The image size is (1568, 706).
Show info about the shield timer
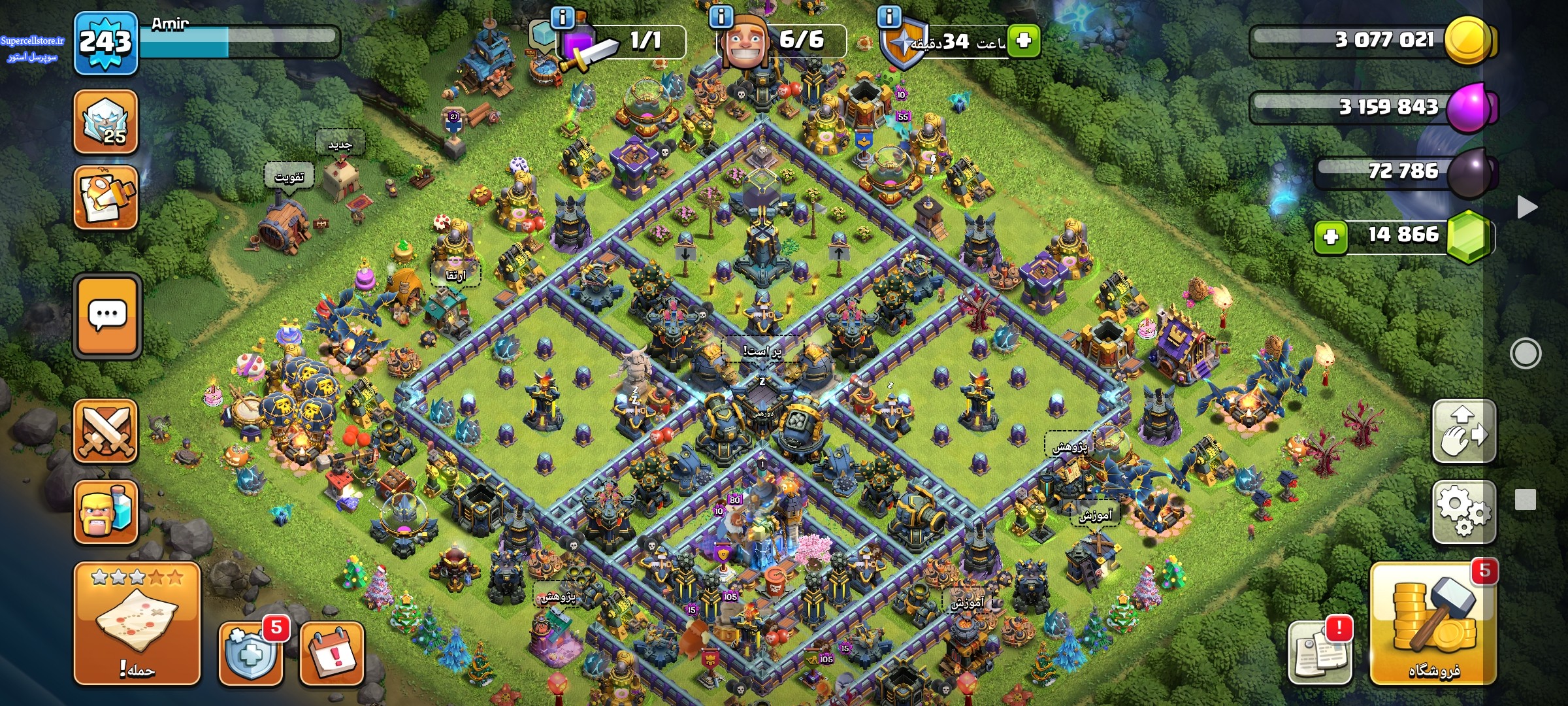889,16
